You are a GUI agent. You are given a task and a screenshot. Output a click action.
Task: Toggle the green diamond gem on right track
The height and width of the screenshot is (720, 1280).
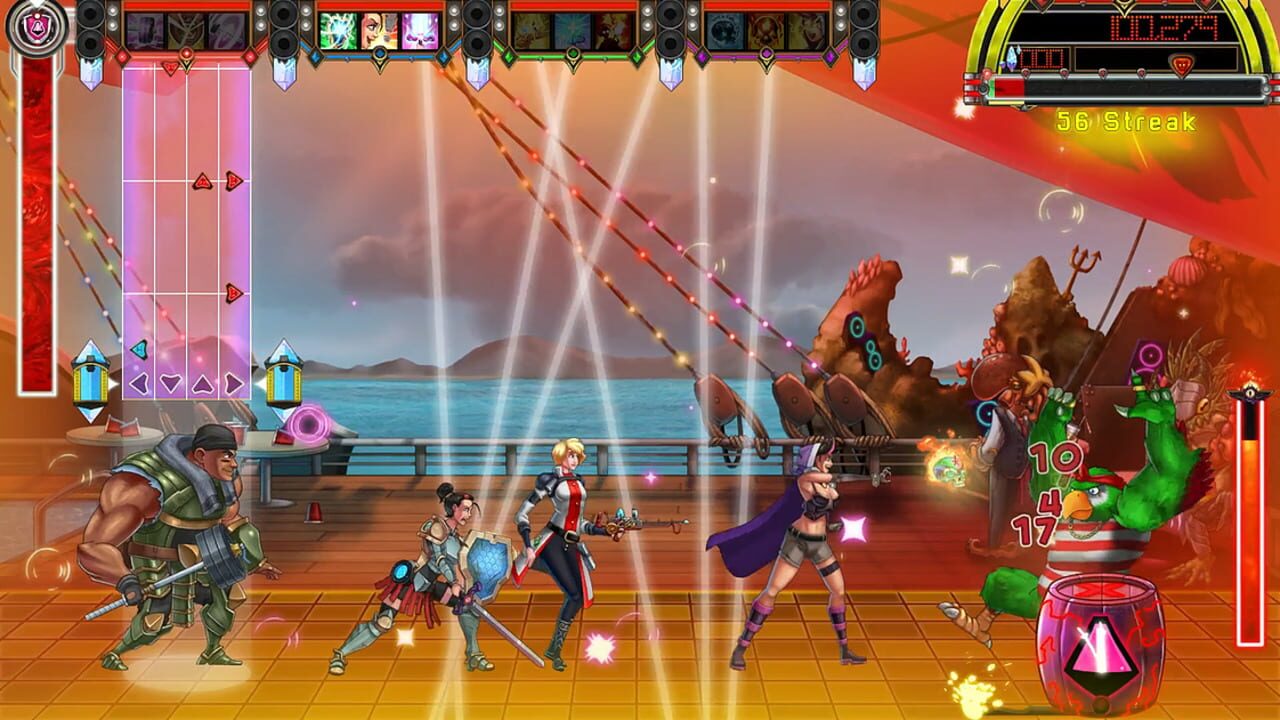coord(636,56)
